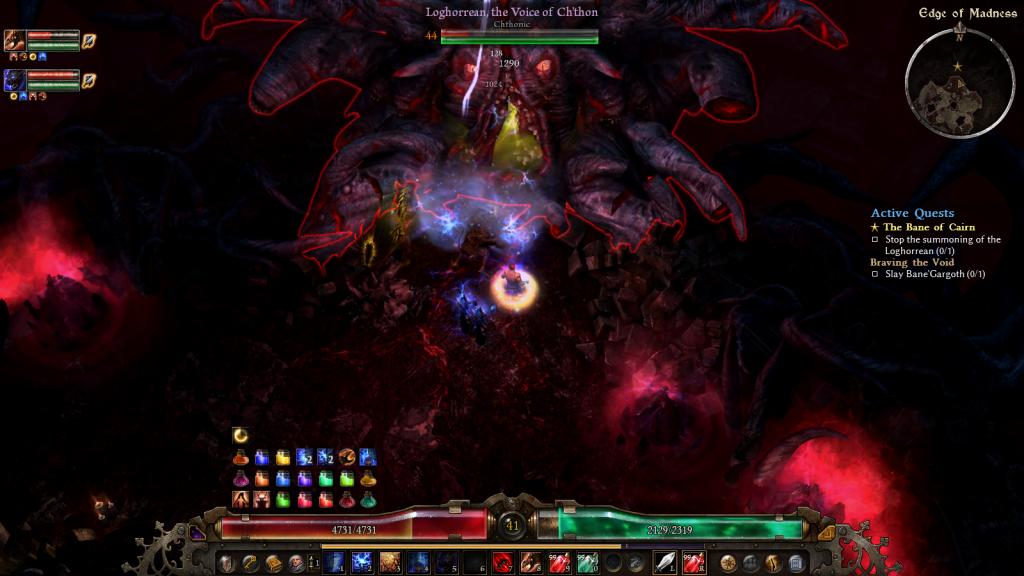This screenshot has width=1024, height=576.
Task: Open the gold compass menu button
Action: click(729, 563)
